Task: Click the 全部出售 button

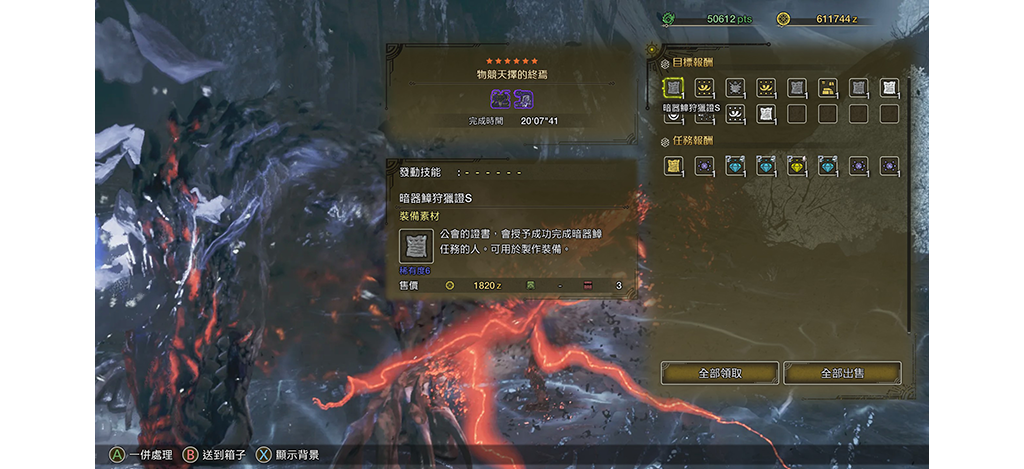Action: [x=842, y=373]
